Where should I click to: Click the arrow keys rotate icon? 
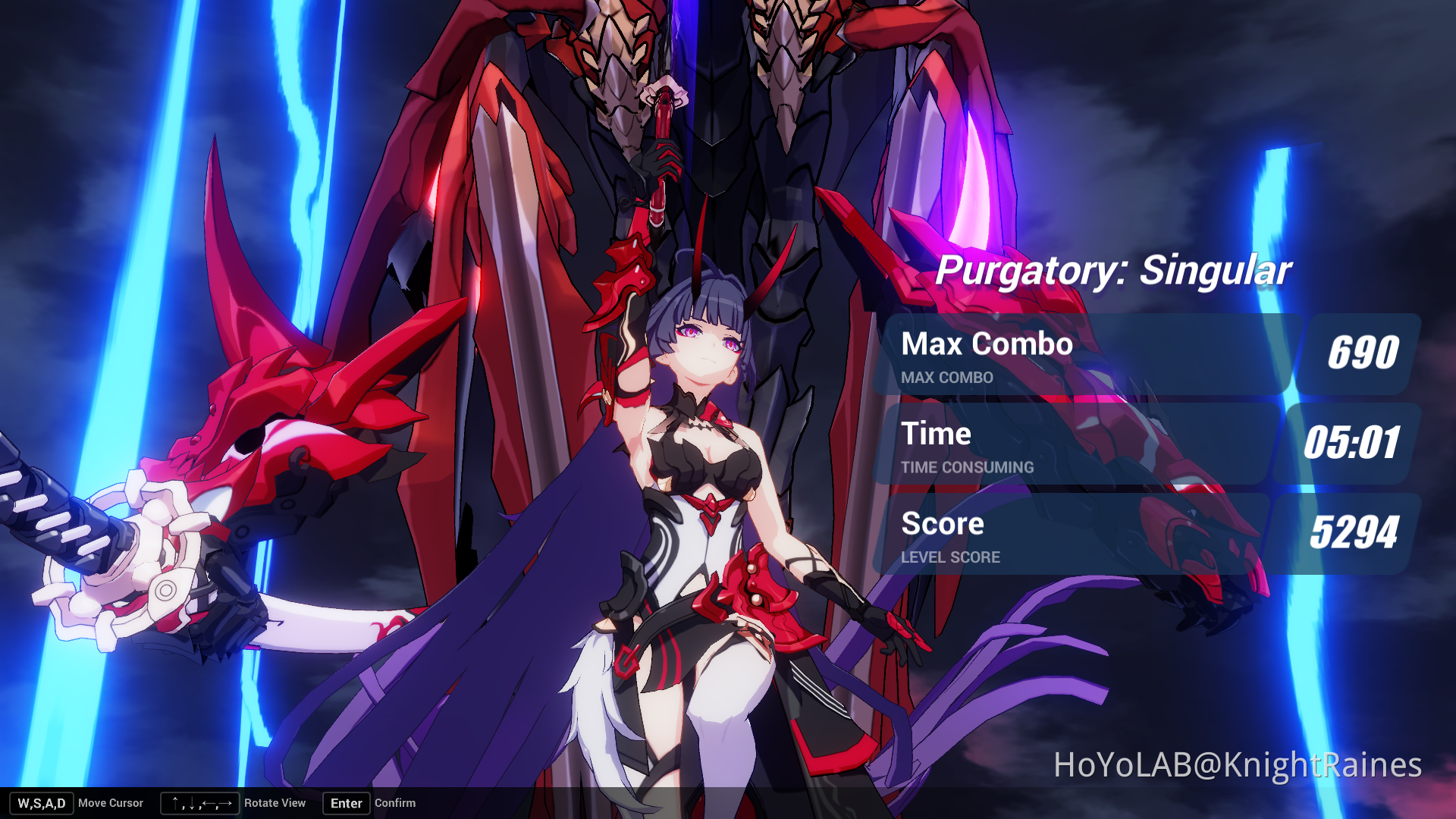point(199,803)
